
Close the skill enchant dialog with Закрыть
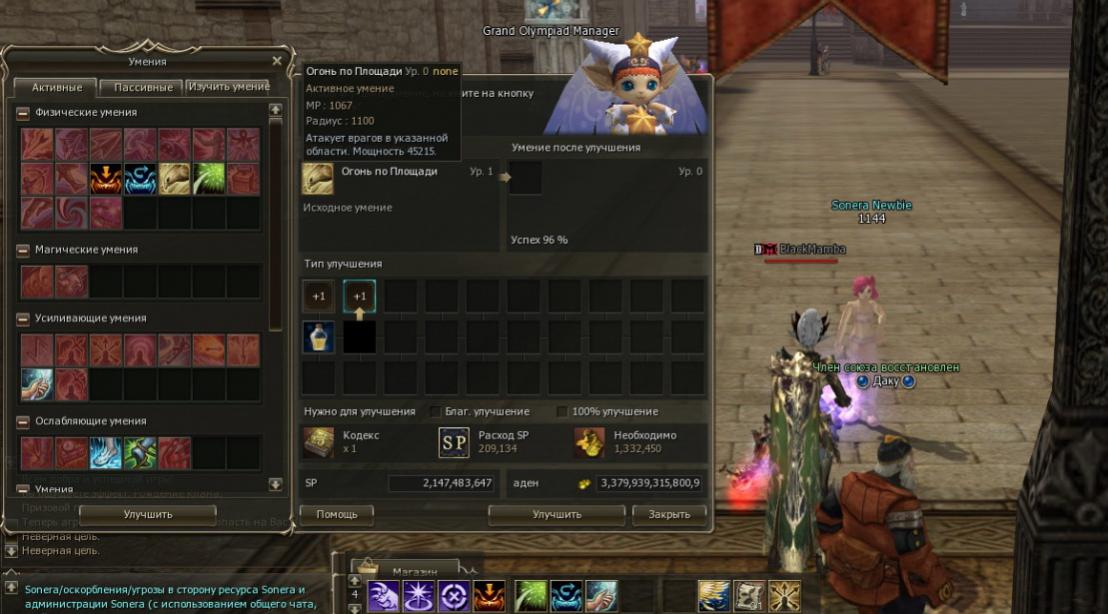click(x=669, y=514)
